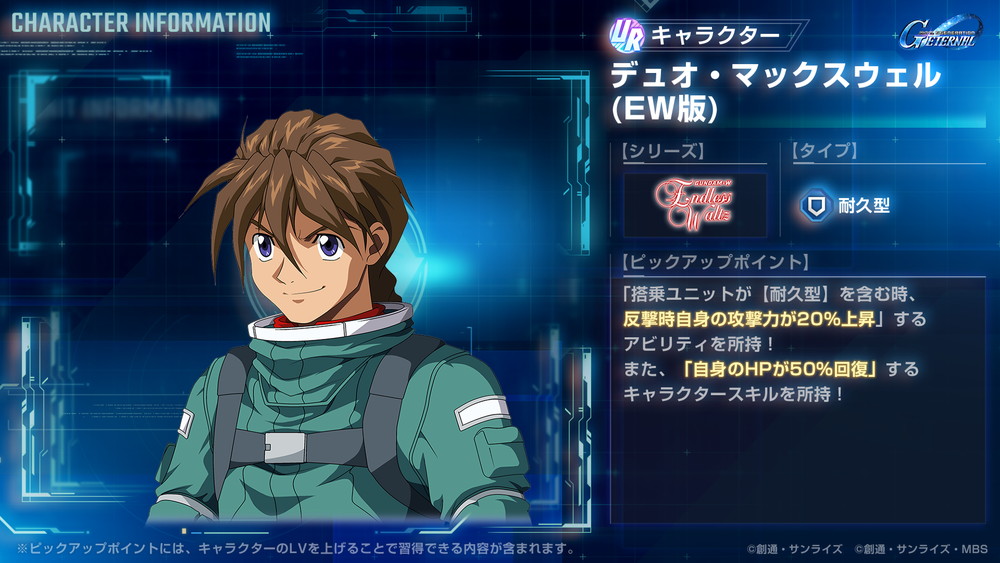Click the UR rarity badge
The width and height of the screenshot is (1000, 563).
(626, 35)
